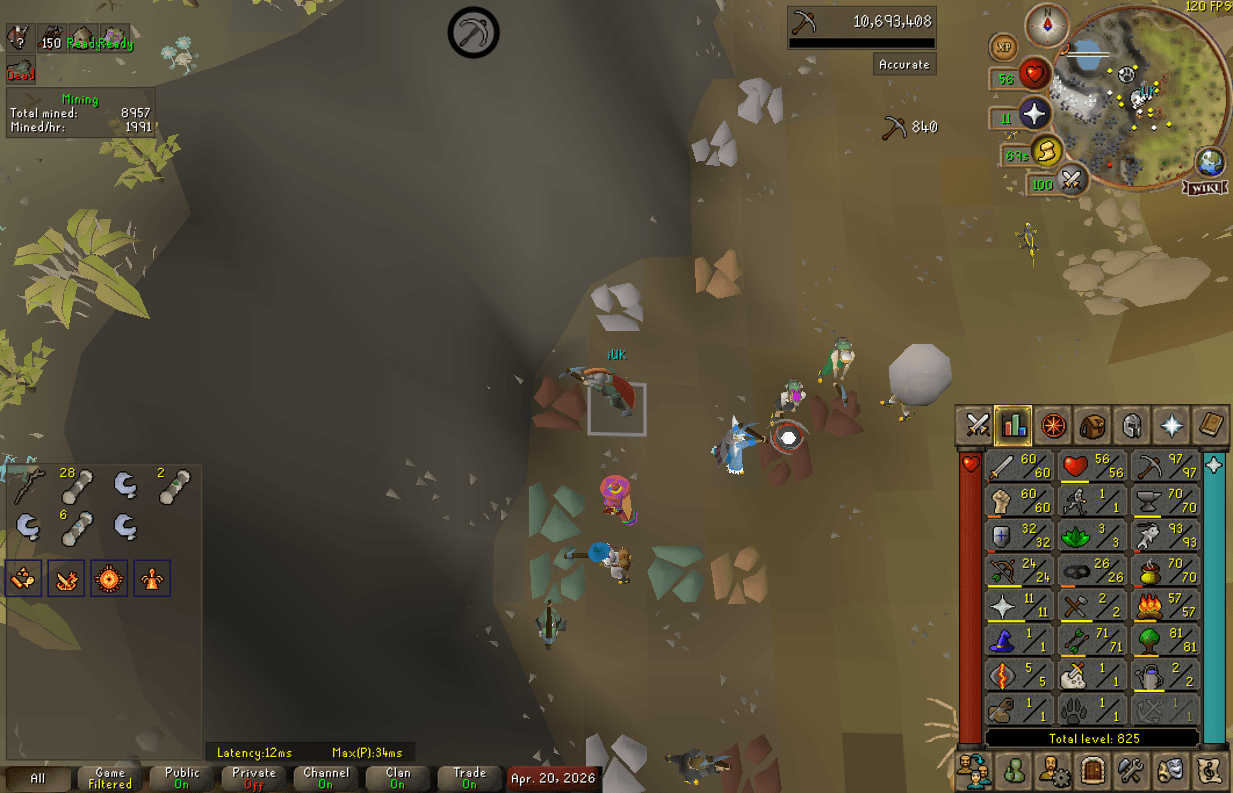Open the Combat Options tab
The height and width of the screenshot is (793, 1233).
[x=976, y=425]
